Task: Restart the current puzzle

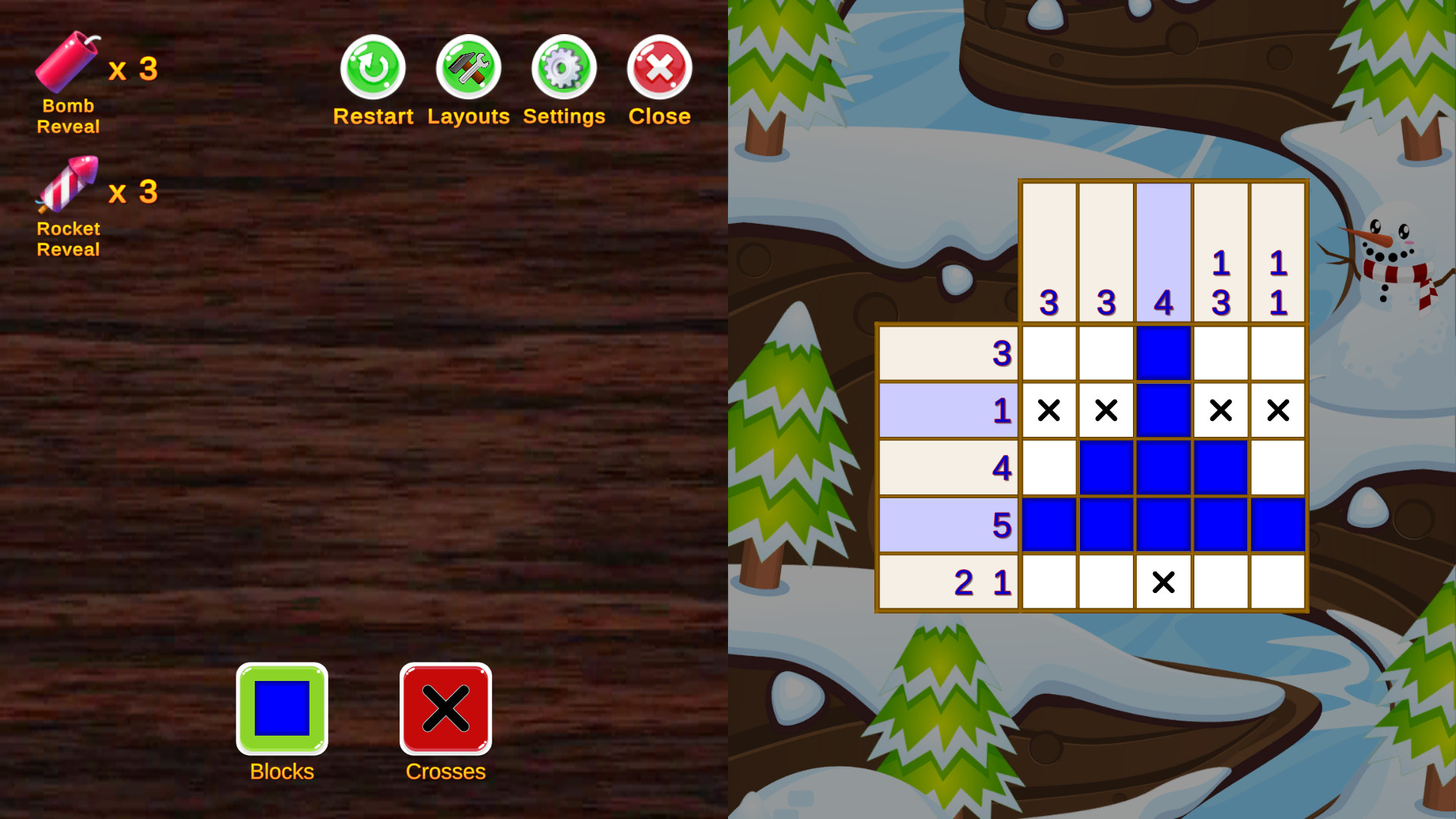Action: (372, 68)
